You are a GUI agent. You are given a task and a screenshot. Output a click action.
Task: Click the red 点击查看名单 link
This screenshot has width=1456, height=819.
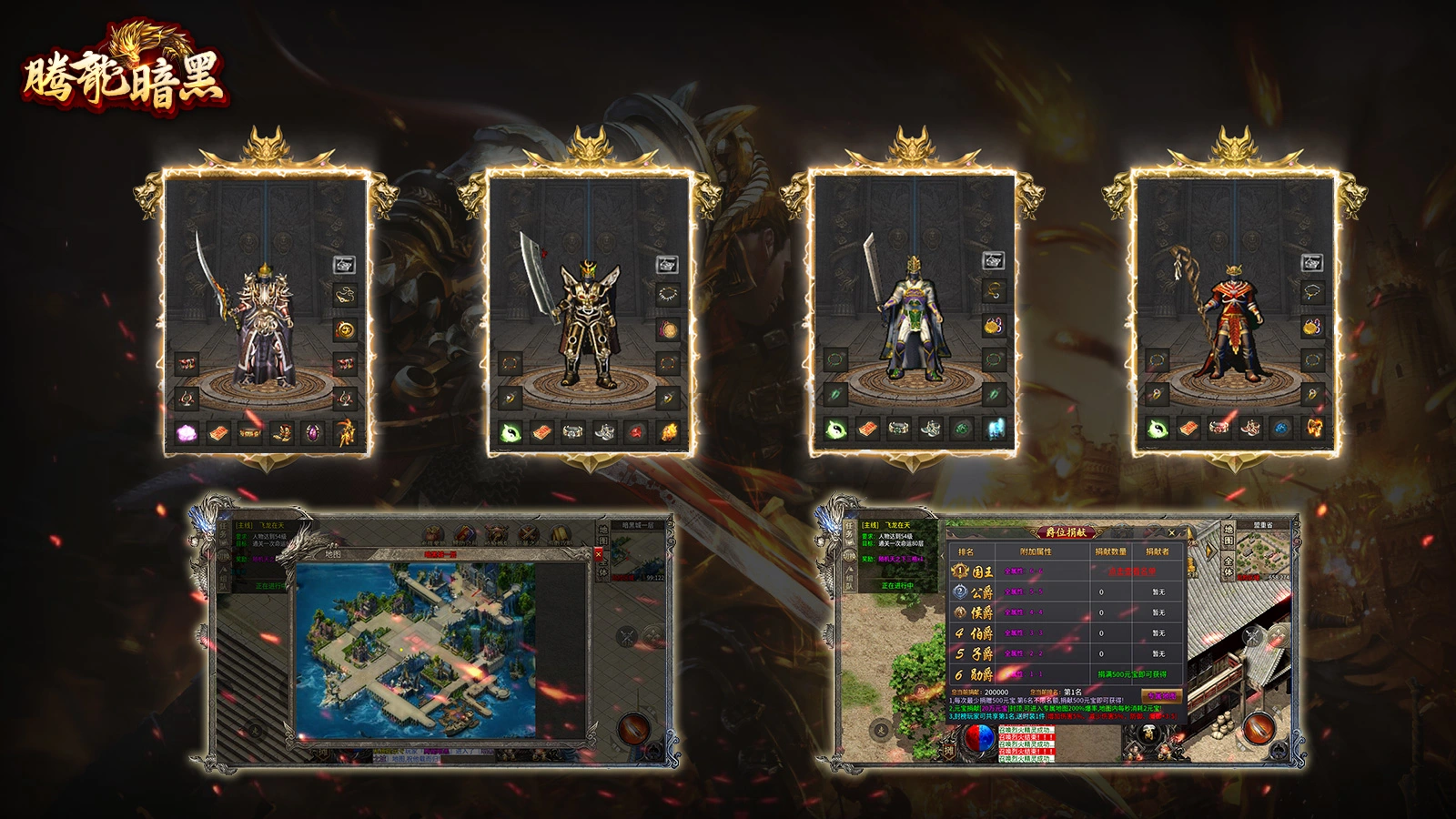point(1131,571)
